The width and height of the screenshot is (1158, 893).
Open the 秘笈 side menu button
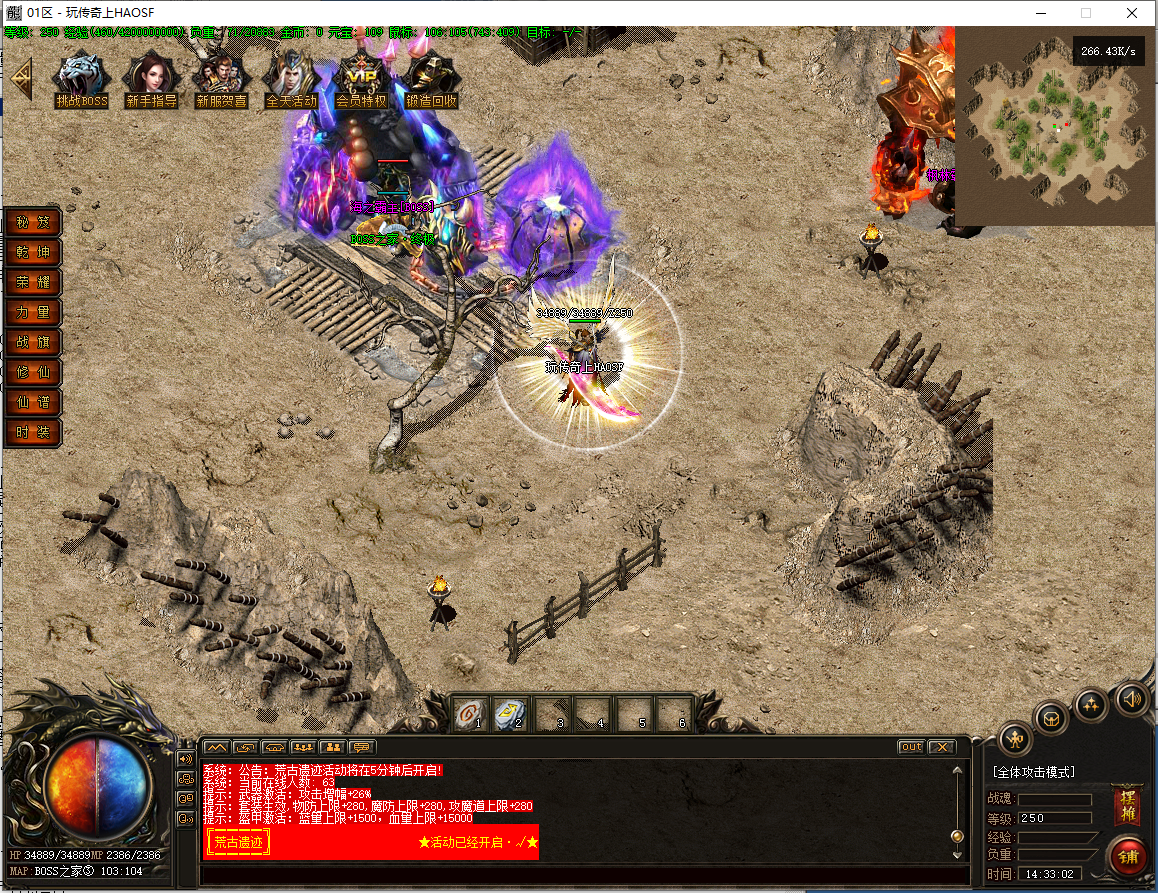[x=33, y=222]
